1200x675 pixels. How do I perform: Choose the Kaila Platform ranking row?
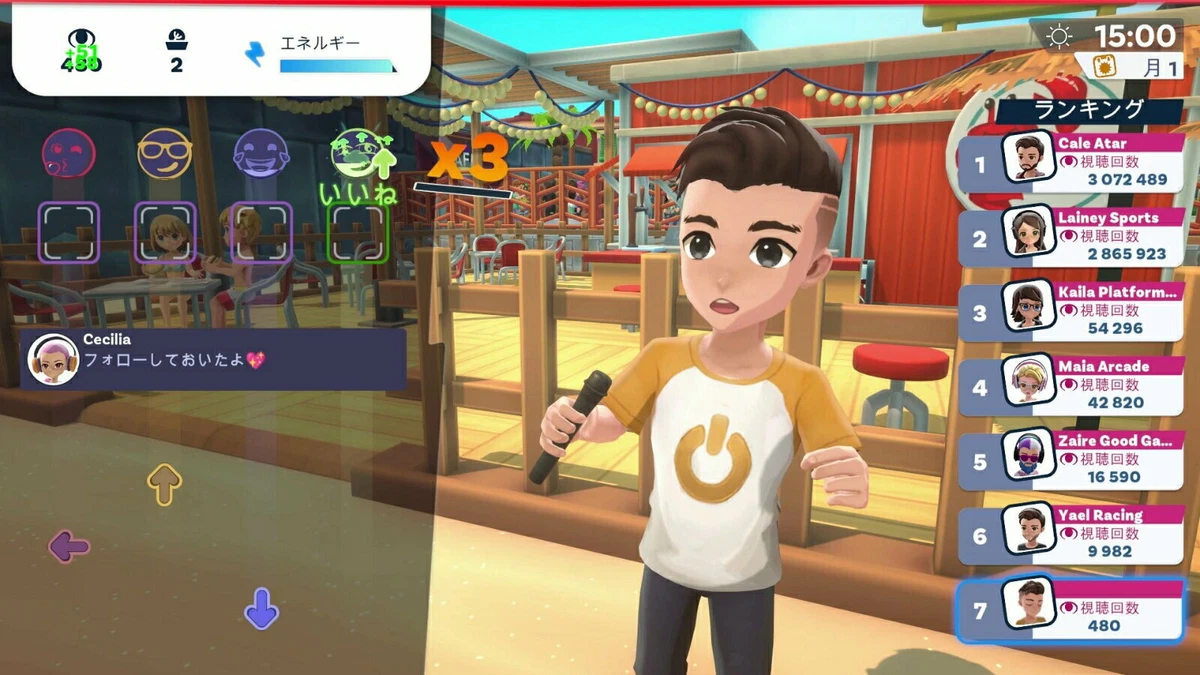tap(1071, 311)
